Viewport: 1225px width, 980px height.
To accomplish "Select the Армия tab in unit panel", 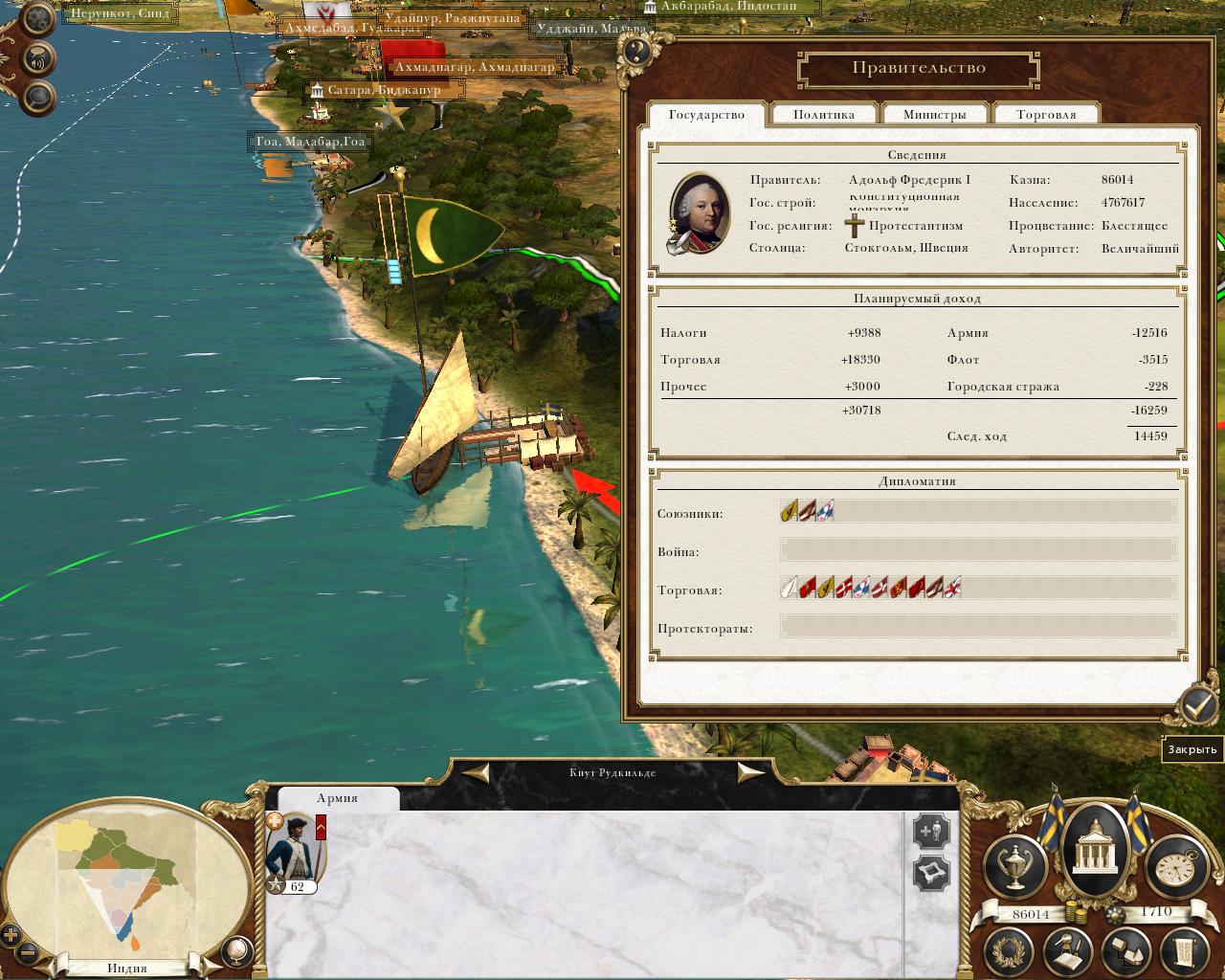I will 337,798.
